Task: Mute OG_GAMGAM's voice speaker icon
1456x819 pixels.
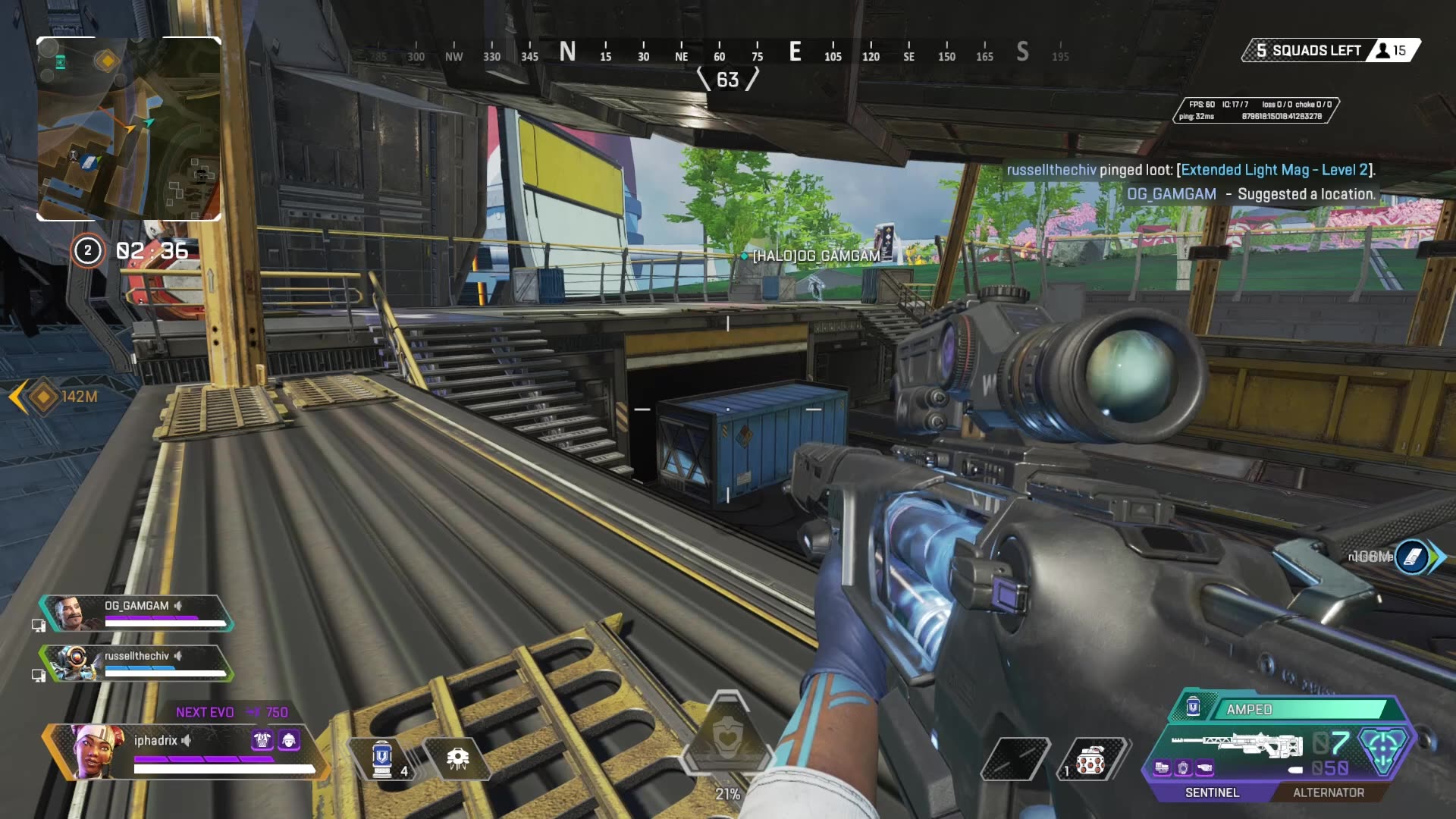Action: coord(177,606)
